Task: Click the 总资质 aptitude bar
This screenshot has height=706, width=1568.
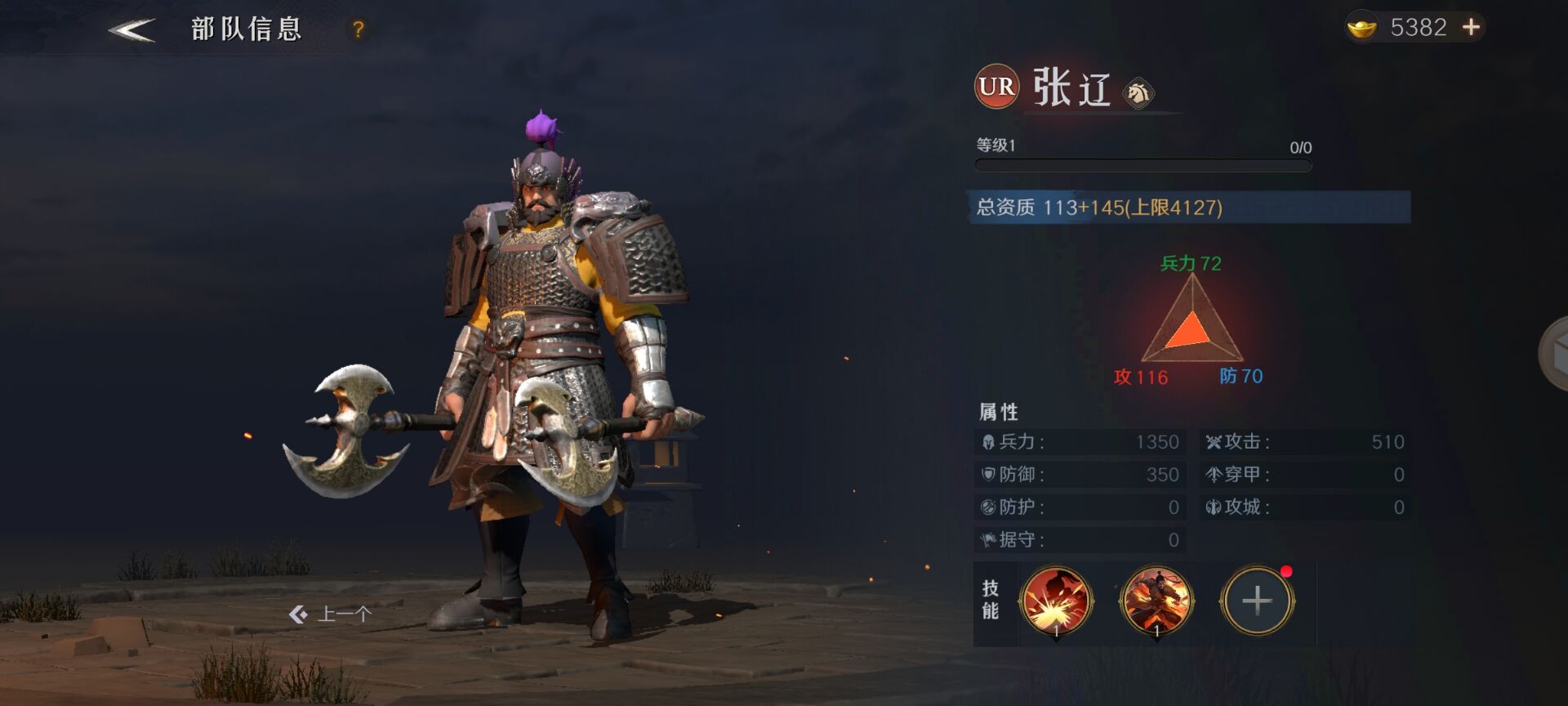Action: 1191,208
